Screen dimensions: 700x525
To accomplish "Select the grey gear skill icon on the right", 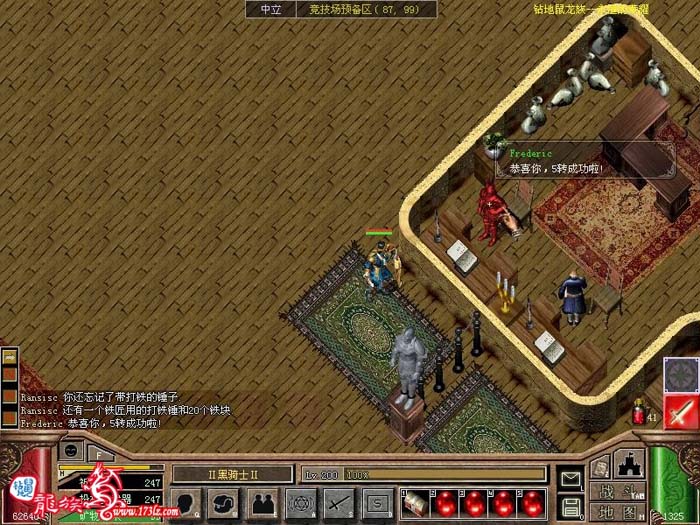I will (x=682, y=375).
